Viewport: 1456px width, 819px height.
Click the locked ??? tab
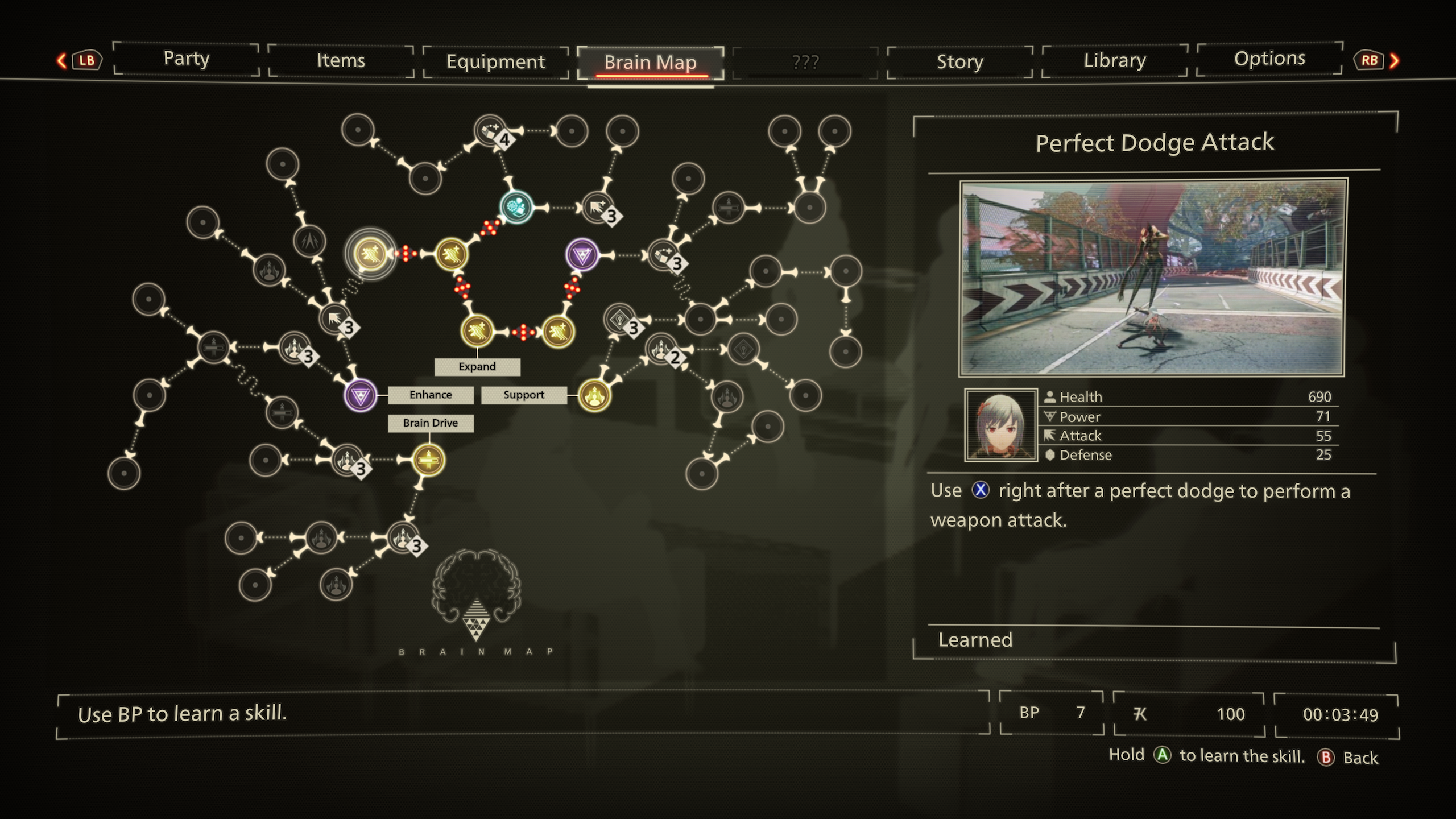tap(805, 61)
